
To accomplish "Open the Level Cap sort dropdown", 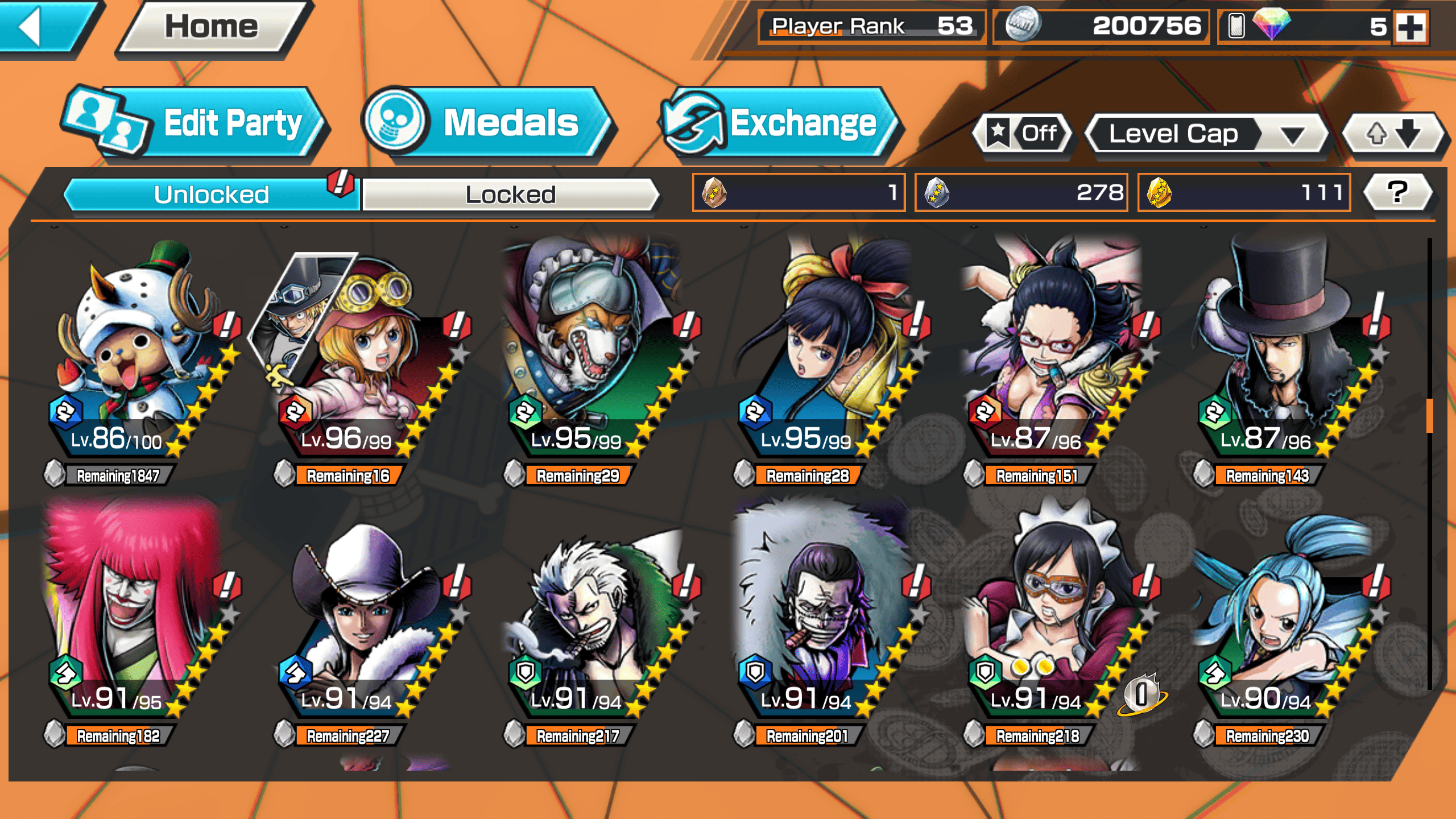I will (1206, 134).
